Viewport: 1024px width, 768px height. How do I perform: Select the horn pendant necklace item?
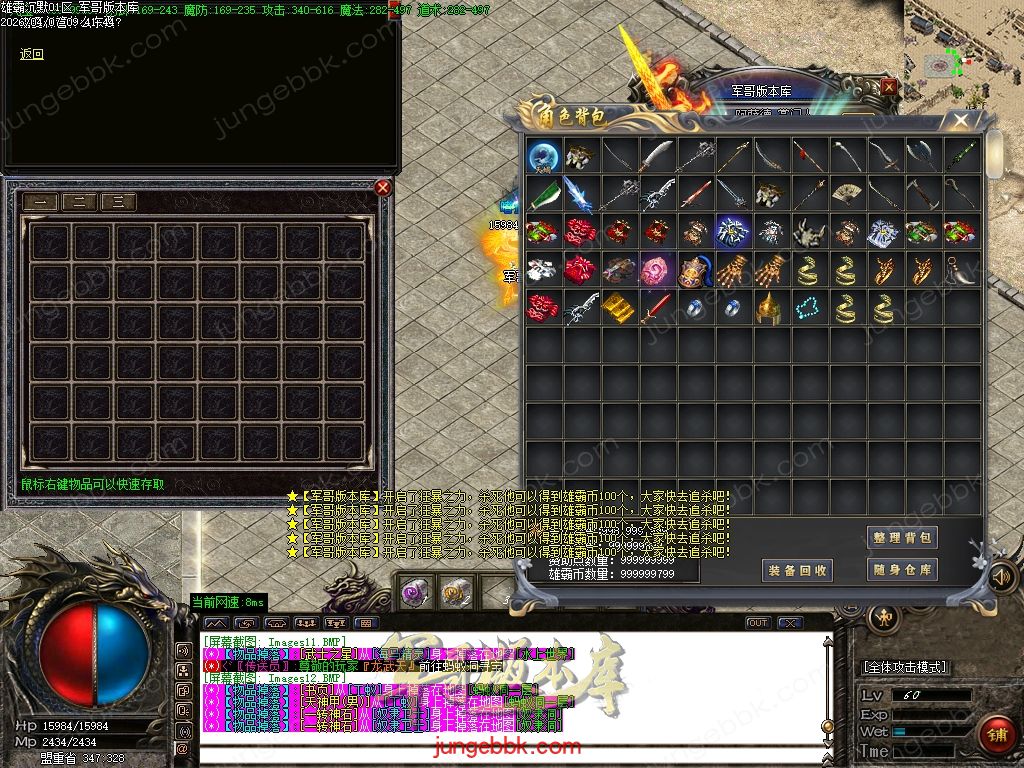pyautogui.click(x=960, y=270)
